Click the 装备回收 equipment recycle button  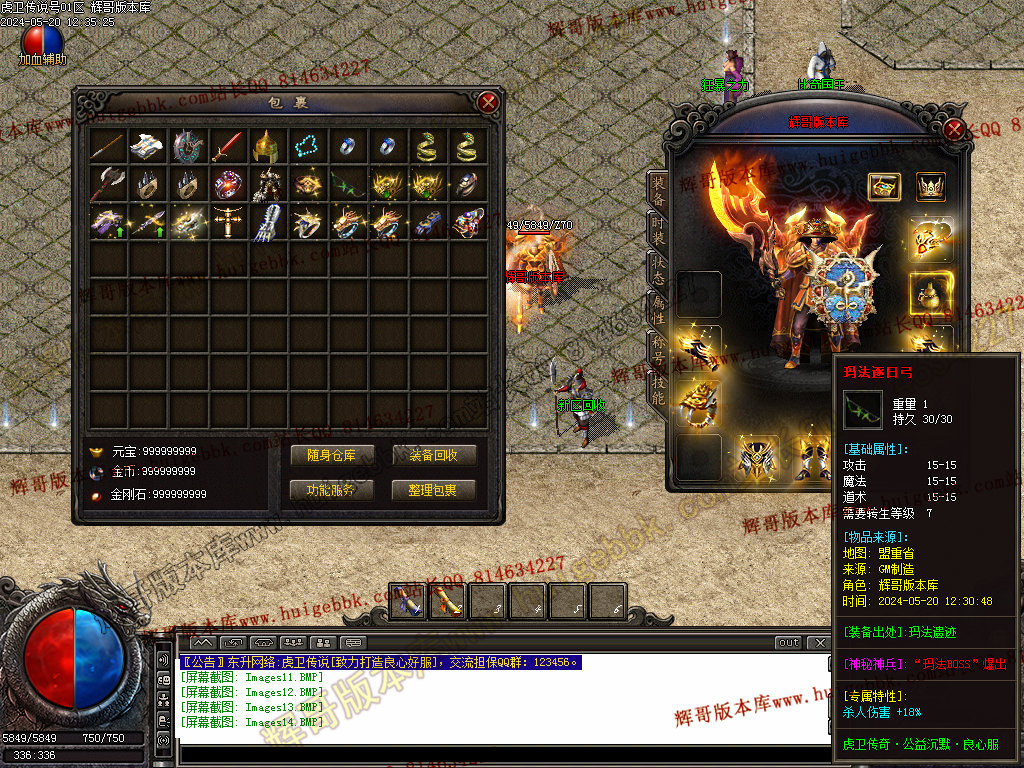(x=434, y=455)
